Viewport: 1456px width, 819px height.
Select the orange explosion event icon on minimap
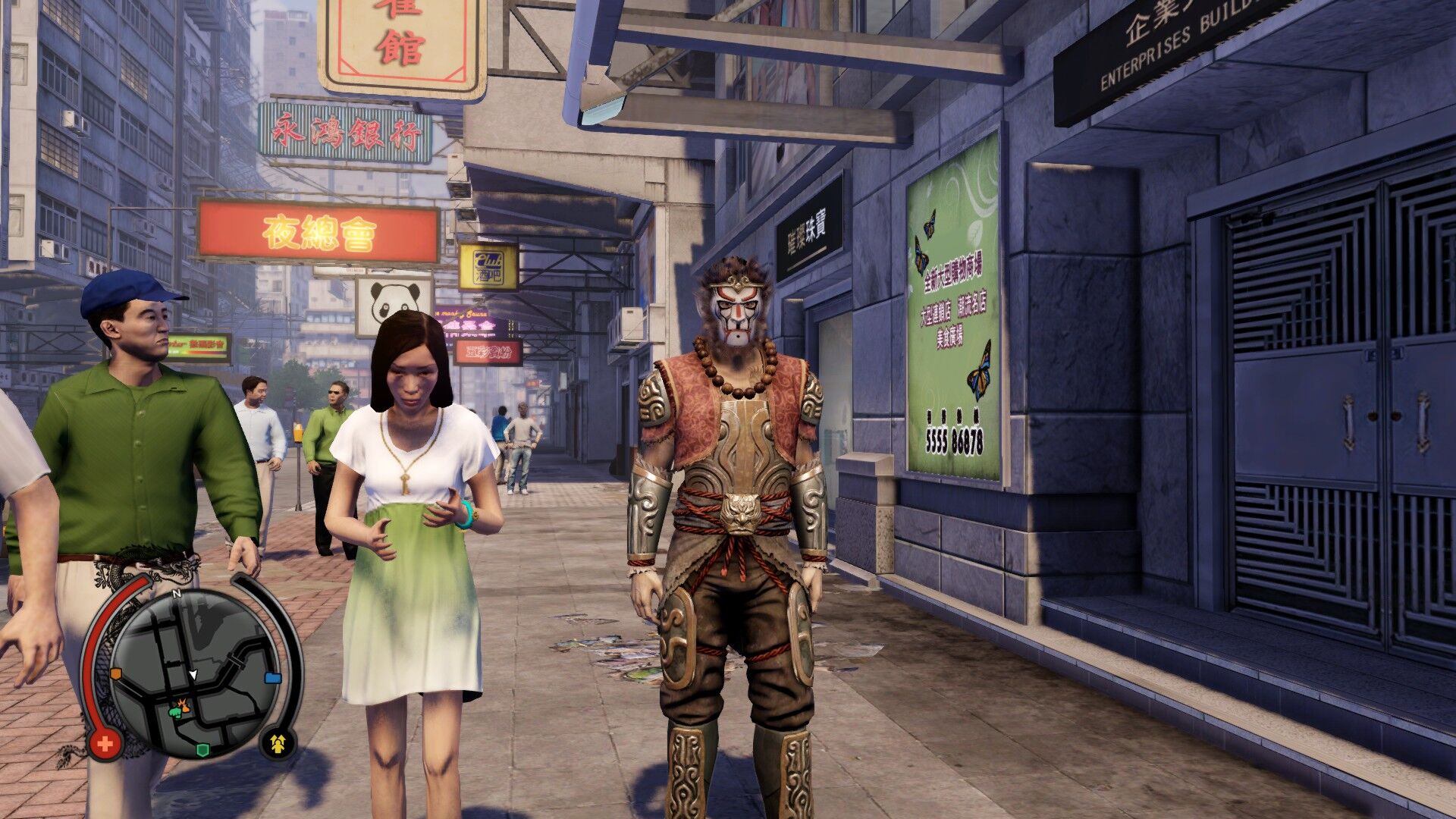tap(185, 705)
